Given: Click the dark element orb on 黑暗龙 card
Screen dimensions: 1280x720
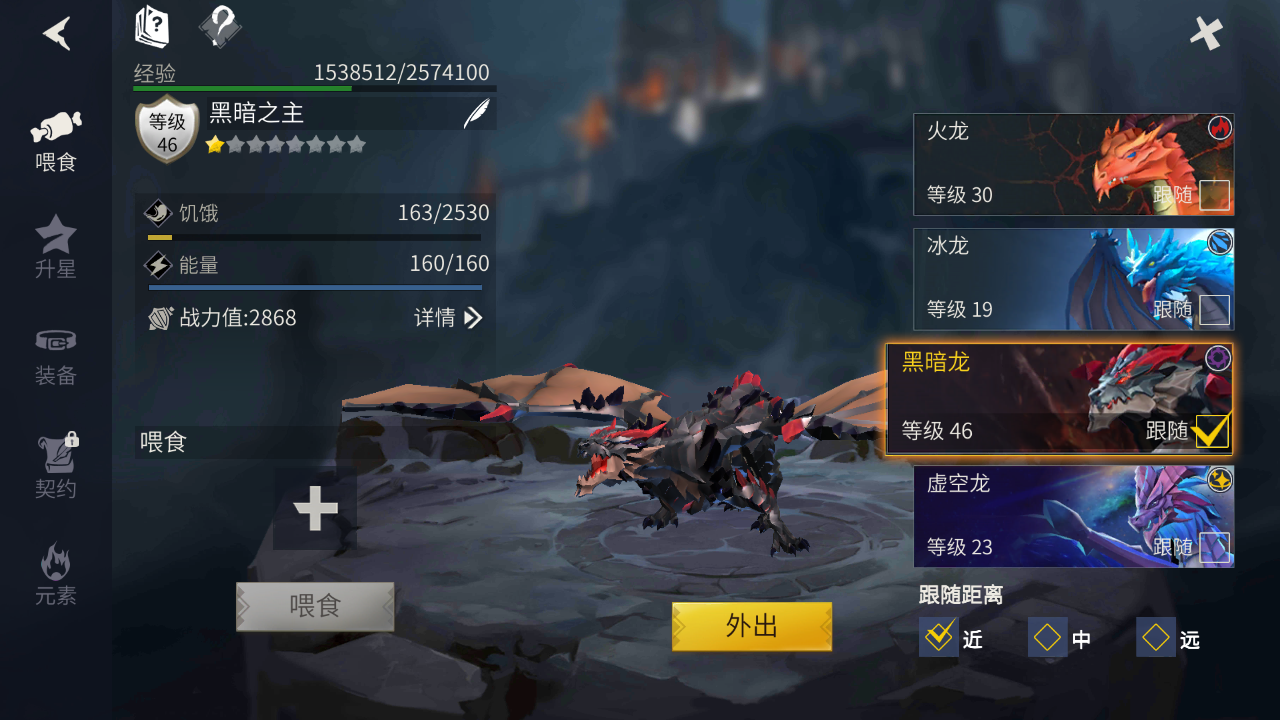Looking at the screenshot, I should [x=1218, y=359].
